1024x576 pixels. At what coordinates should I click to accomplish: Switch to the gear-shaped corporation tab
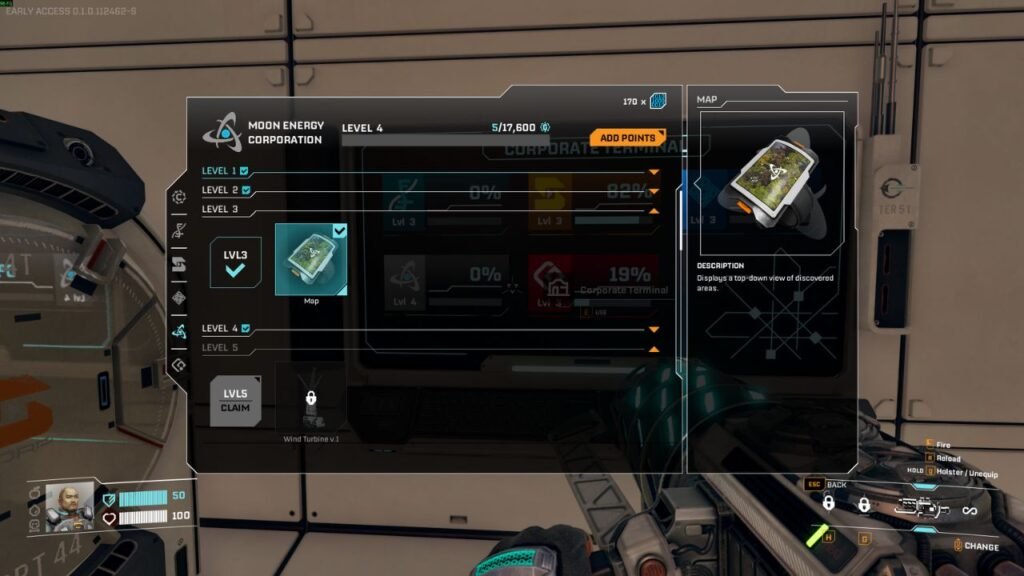click(x=179, y=197)
